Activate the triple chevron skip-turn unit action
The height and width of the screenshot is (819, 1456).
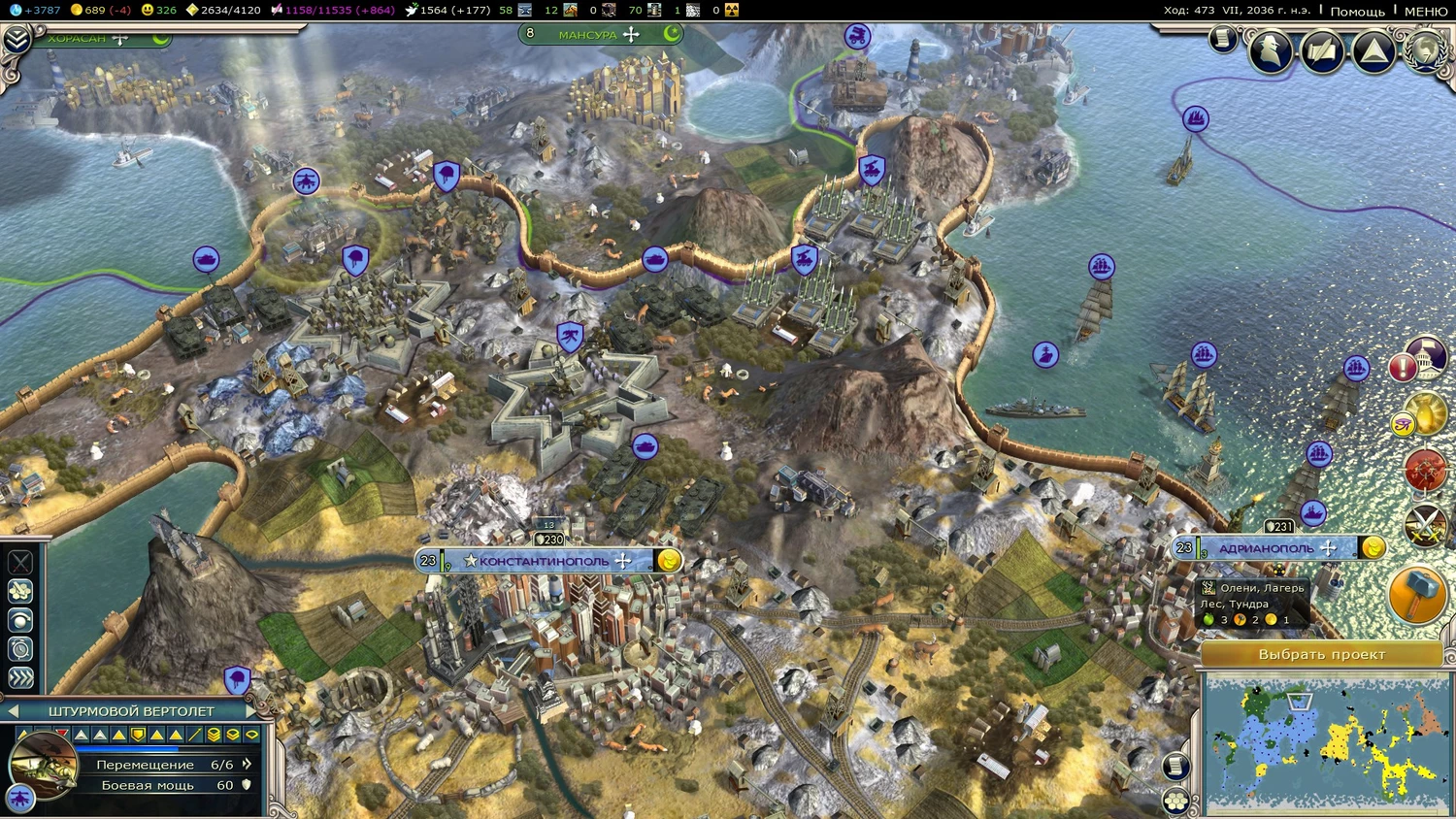(20, 678)
